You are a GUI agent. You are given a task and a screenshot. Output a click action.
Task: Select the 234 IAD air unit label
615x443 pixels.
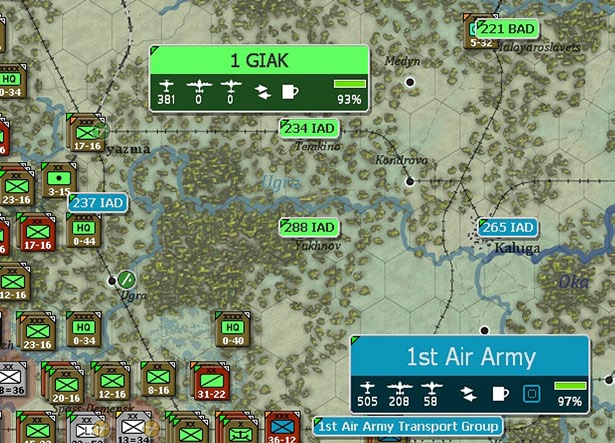[310, 129]
